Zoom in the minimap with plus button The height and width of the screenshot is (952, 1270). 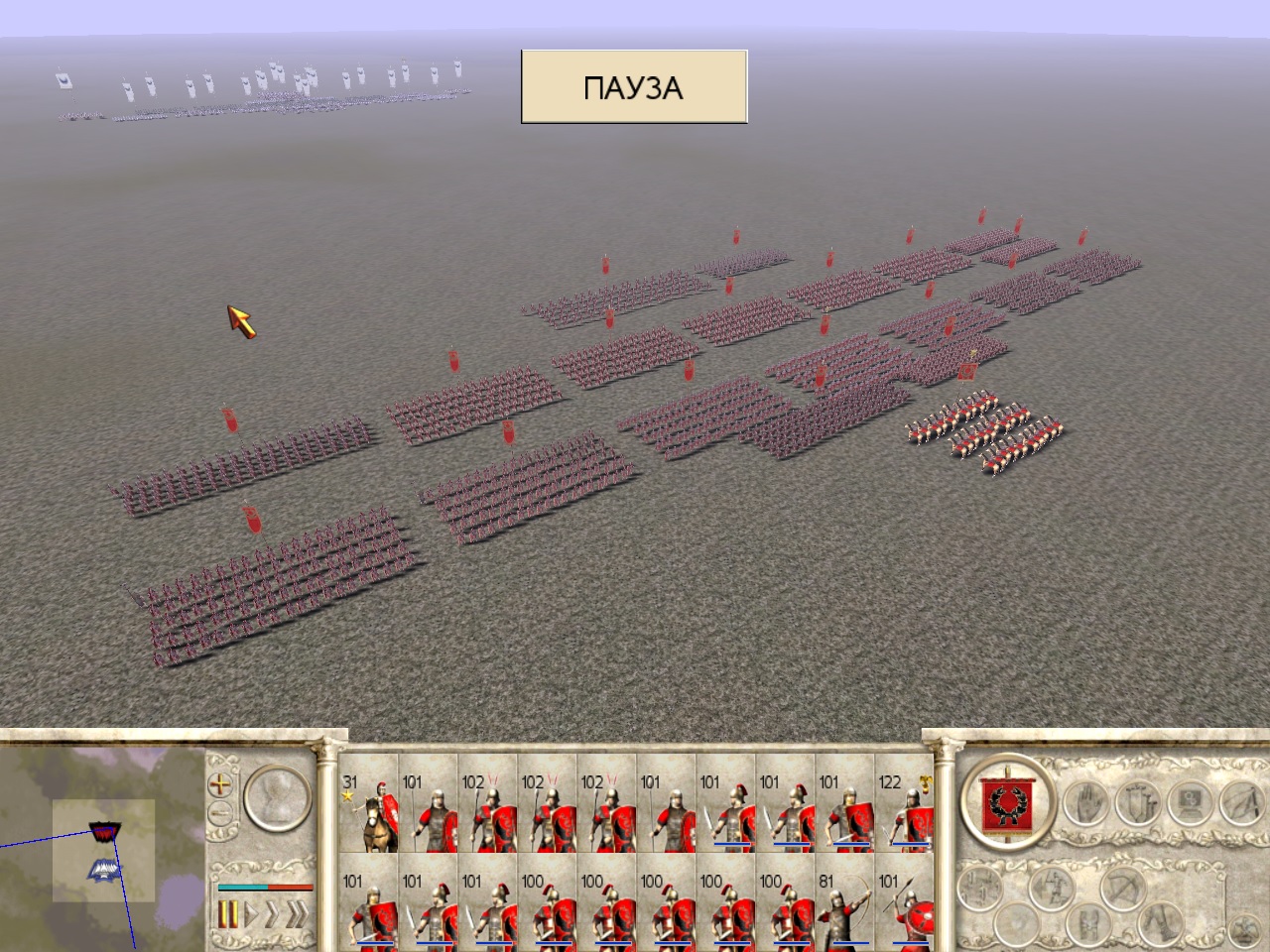(218, 784)
